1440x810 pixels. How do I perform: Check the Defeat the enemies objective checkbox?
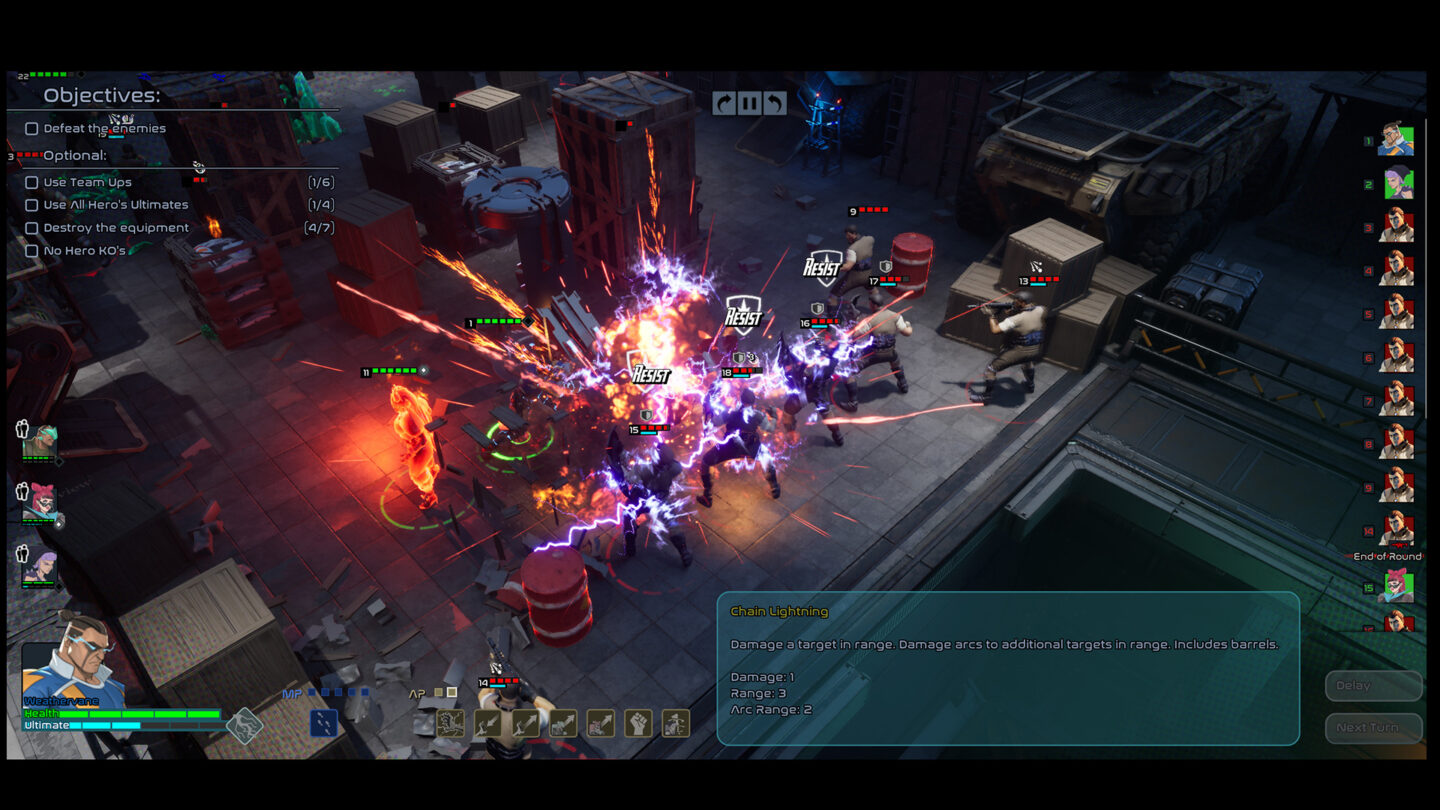point(31,128)
